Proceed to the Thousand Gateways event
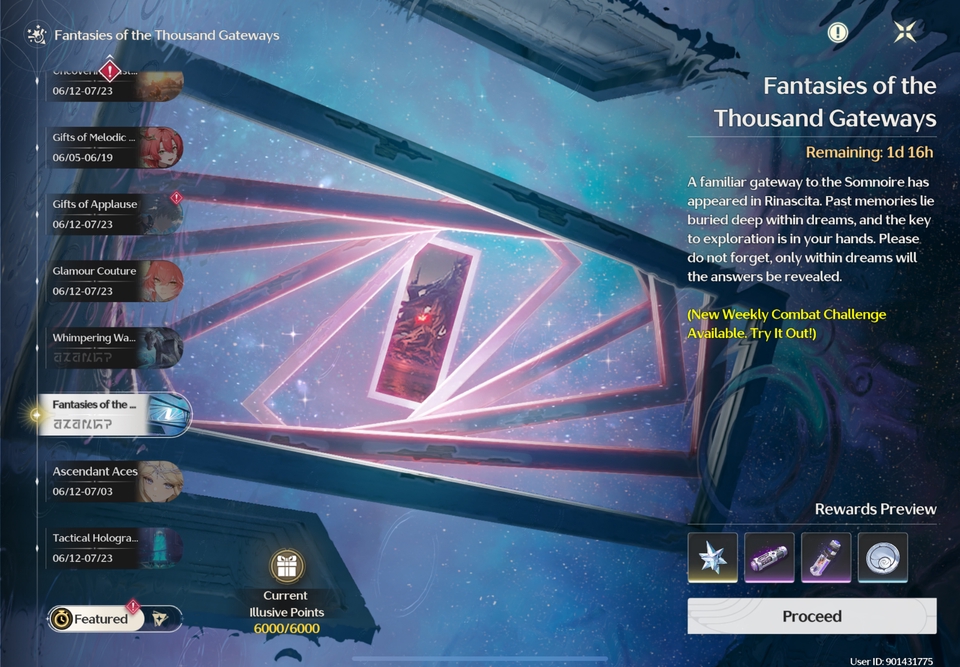This screenshot has height=667, width=960. coord(811,616)
